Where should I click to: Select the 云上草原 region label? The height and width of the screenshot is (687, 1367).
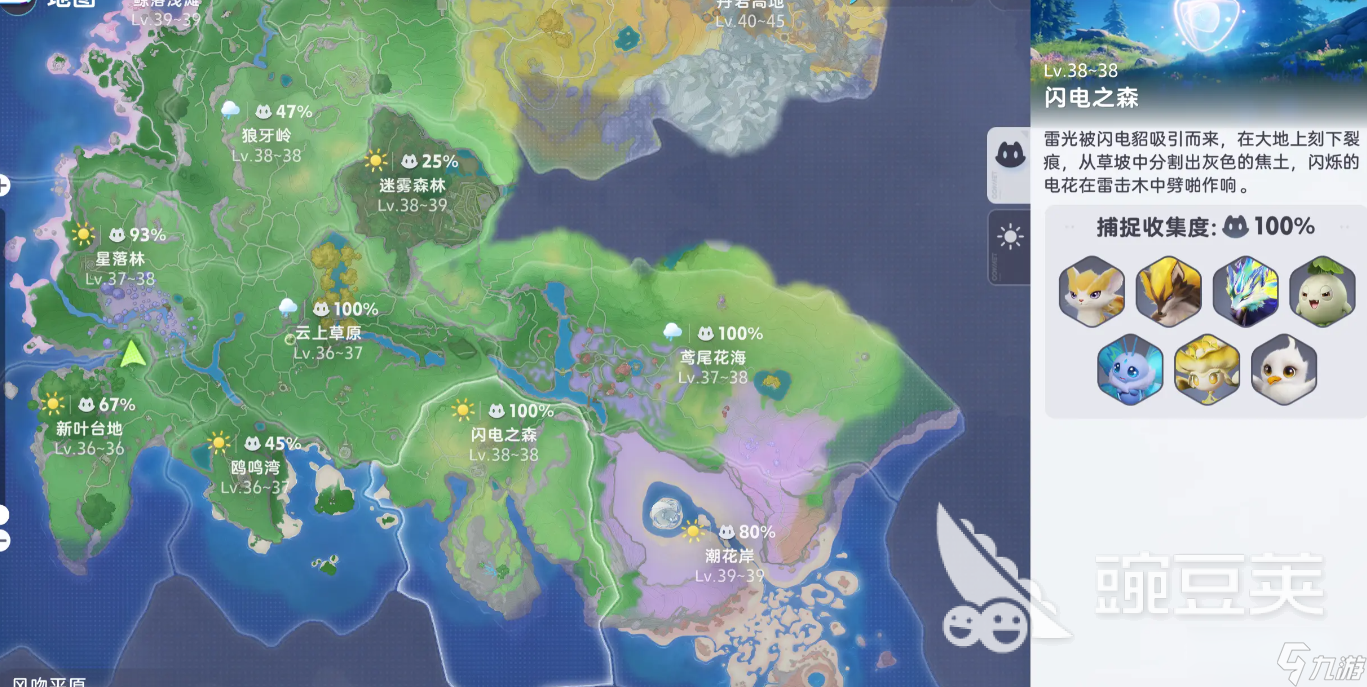point(329,334)
